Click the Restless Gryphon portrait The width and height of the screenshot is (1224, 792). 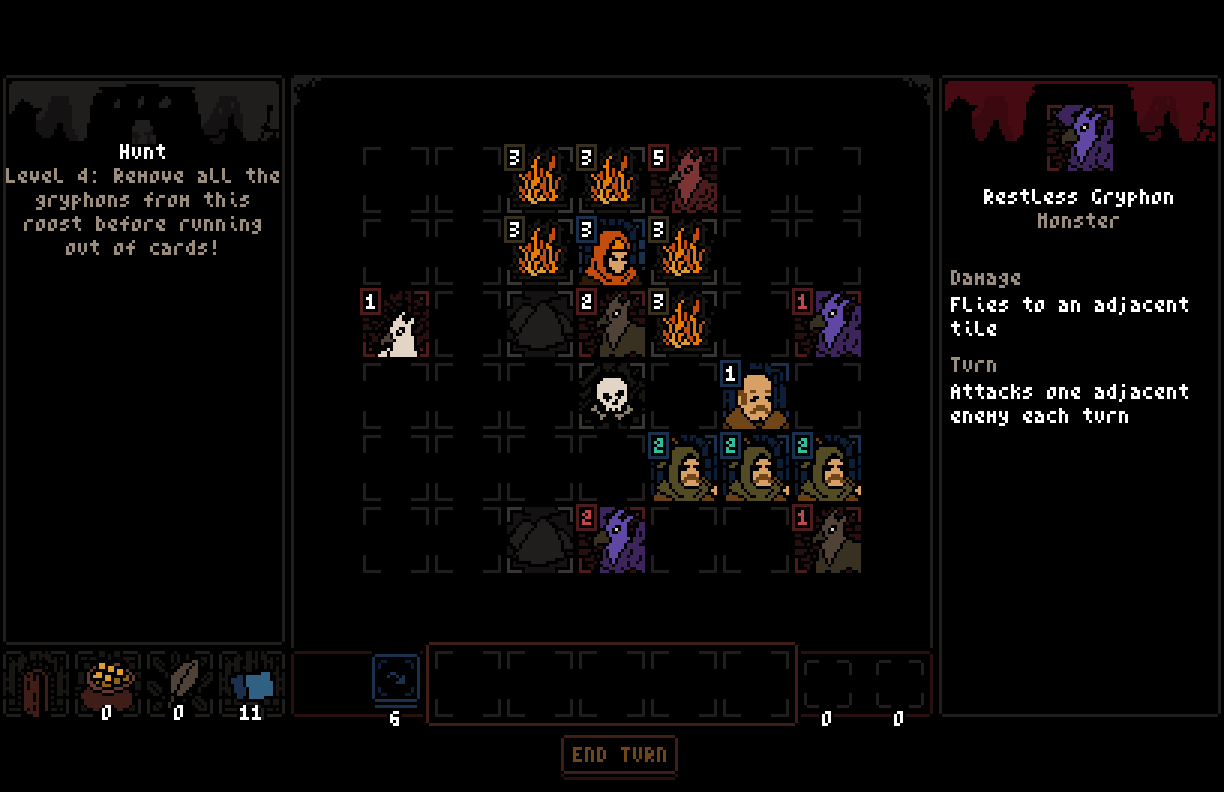tap(1079, 138)
